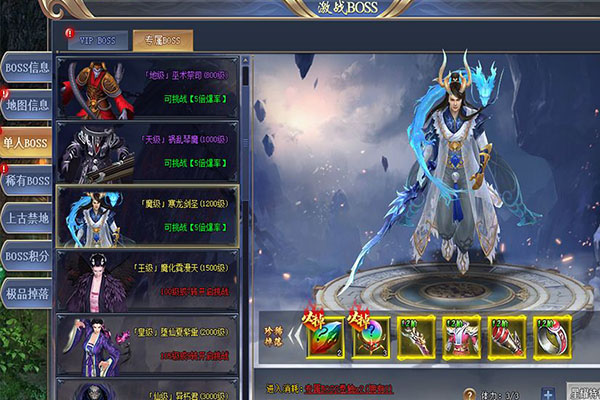The width and height of the screenshot is (600, 400).
Task: Switch to the 稀有BOSS side tab
Action: pyautogui.click(x=26, y=181)
